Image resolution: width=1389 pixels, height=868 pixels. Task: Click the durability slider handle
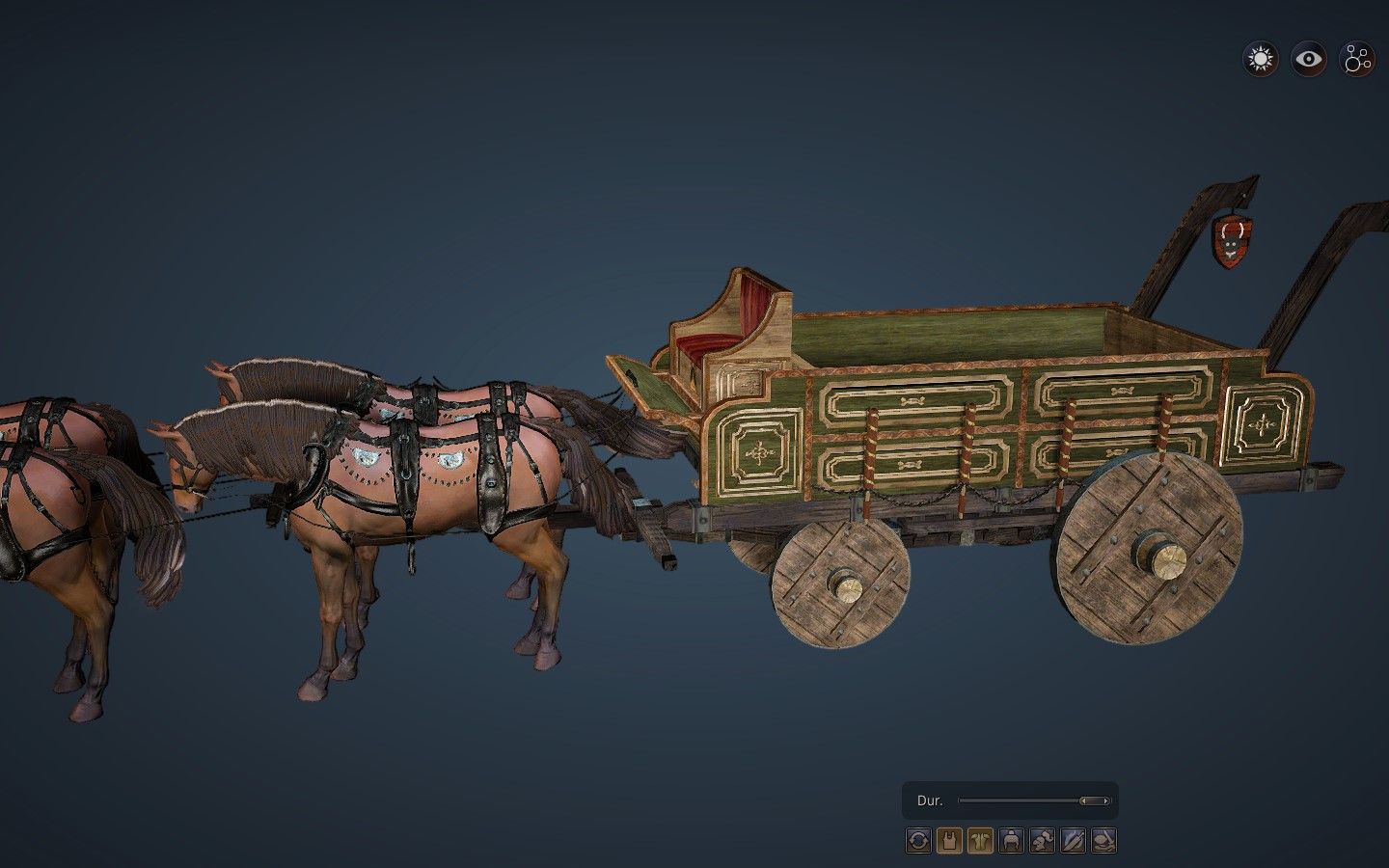point(1094,800)
